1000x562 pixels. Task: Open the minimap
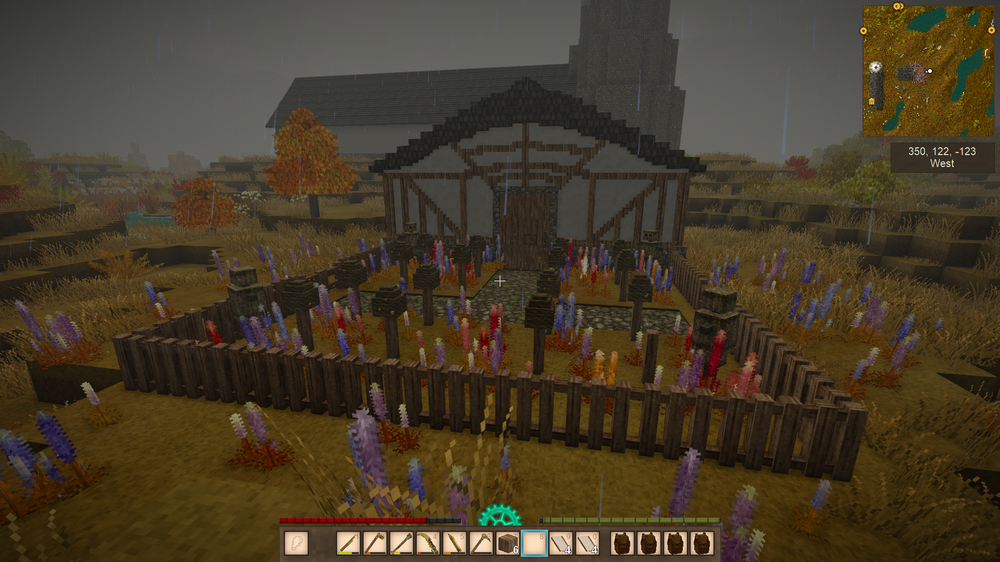(928, 70)
